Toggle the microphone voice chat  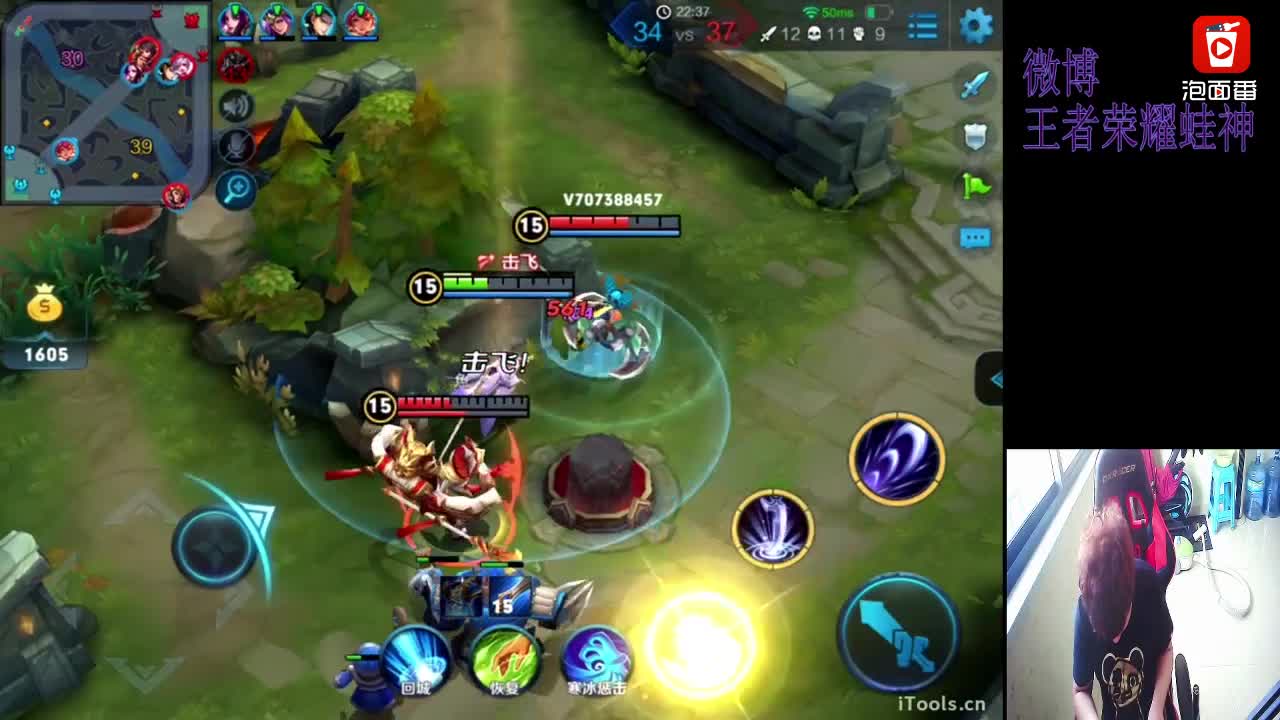236,147
